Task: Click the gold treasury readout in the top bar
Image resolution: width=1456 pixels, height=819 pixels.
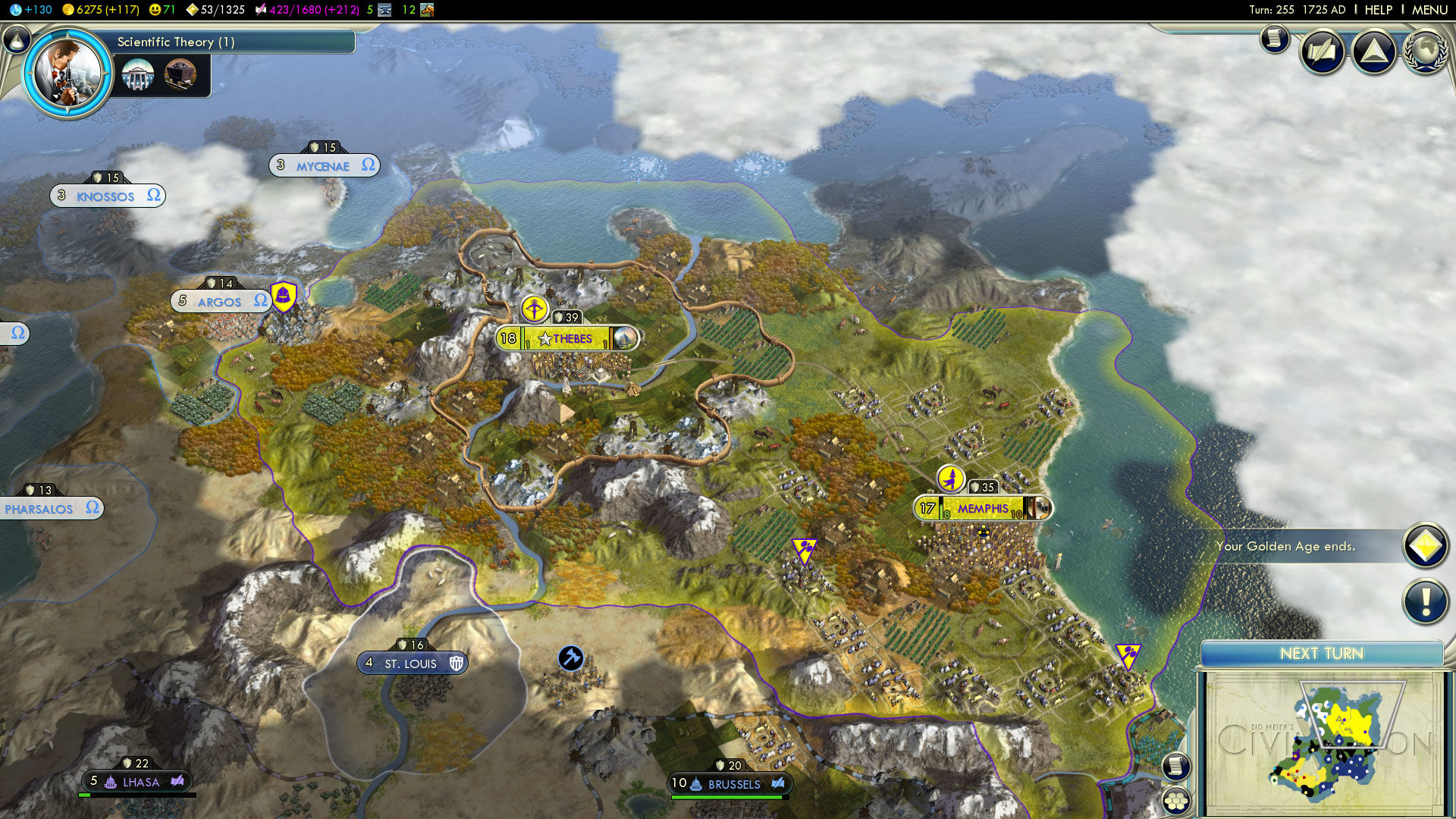Action: point(101,10)
